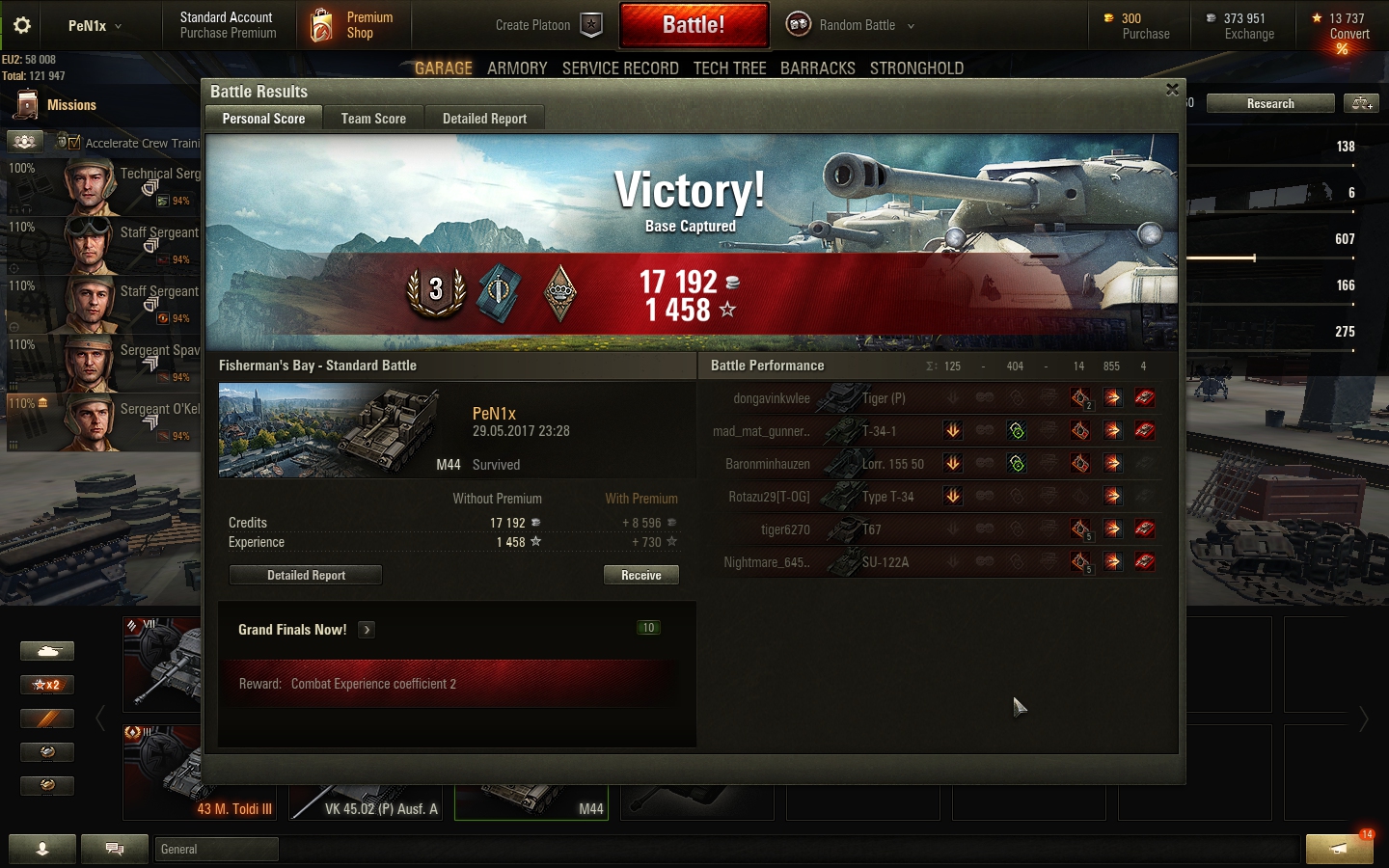Open the Stronghold section

[x=916, y=68]
